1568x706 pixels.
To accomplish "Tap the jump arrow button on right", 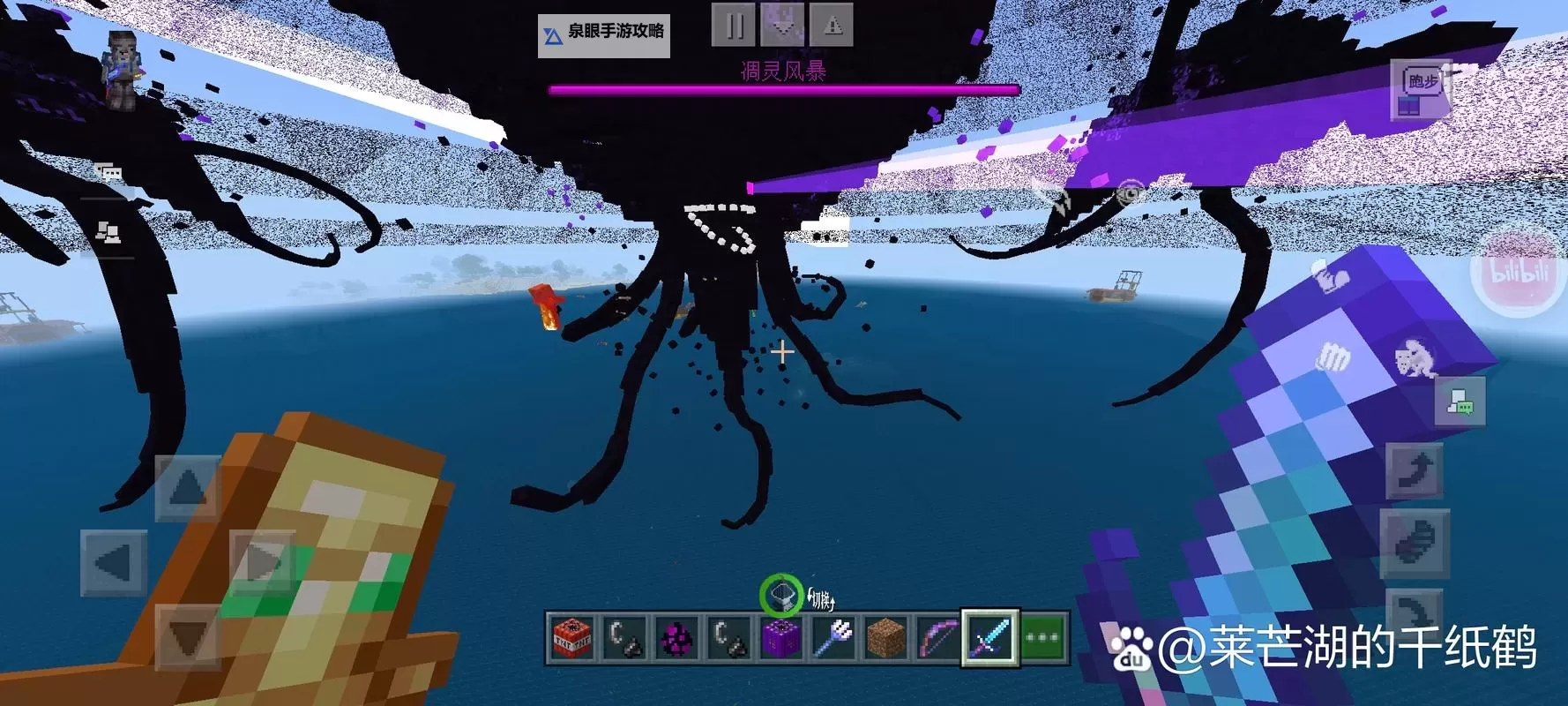I will click(x=1414, y=469).
